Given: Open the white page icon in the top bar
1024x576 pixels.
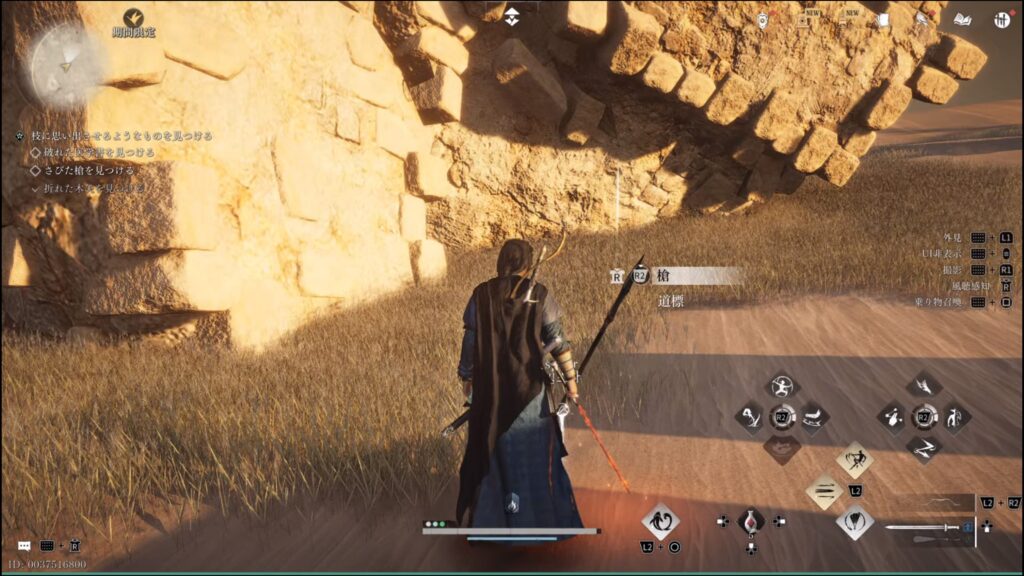Looking at the screenshot, I should [883, 19].
